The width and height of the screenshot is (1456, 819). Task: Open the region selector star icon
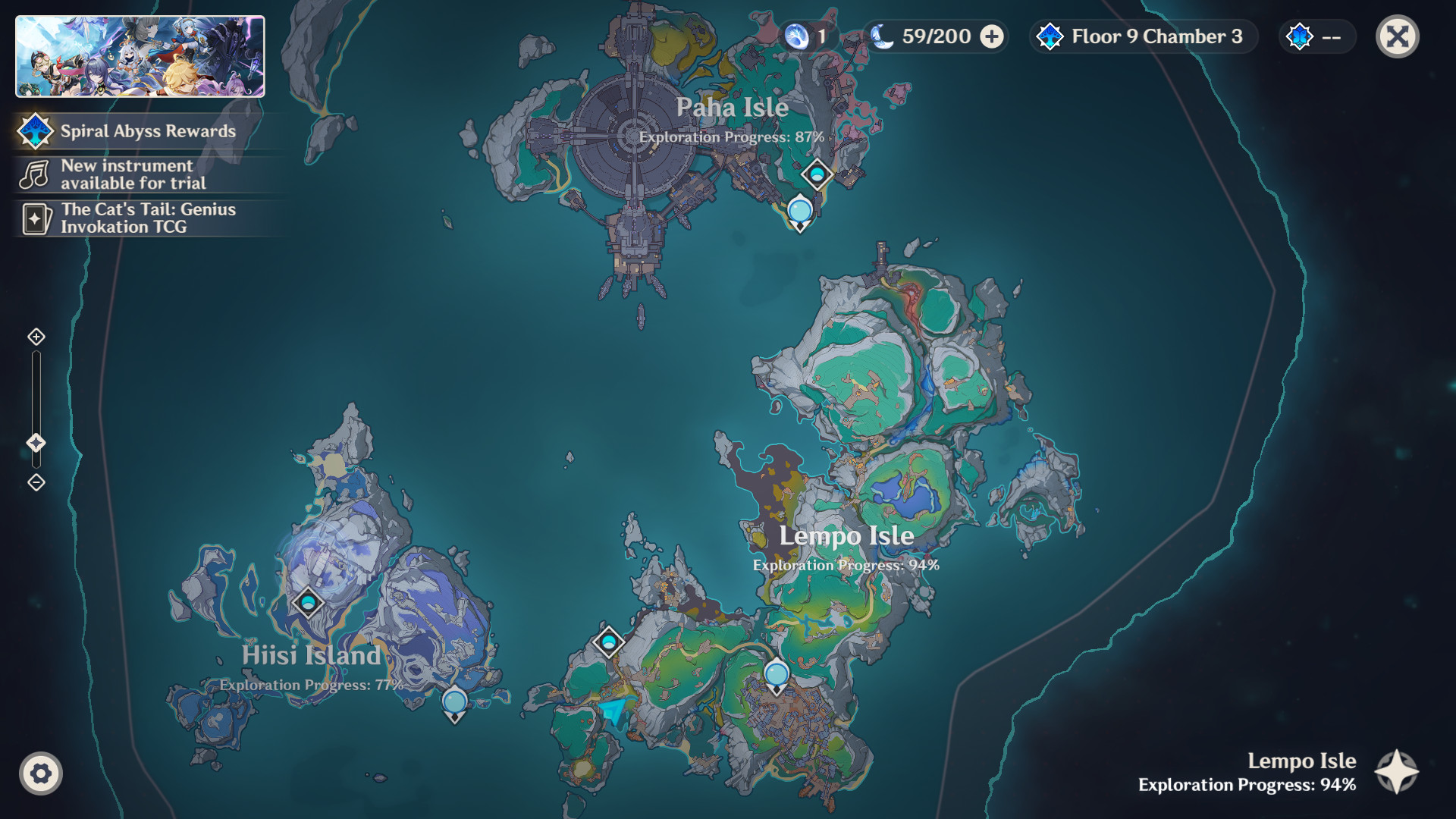pyautogui.click(x=1396, y=772)
